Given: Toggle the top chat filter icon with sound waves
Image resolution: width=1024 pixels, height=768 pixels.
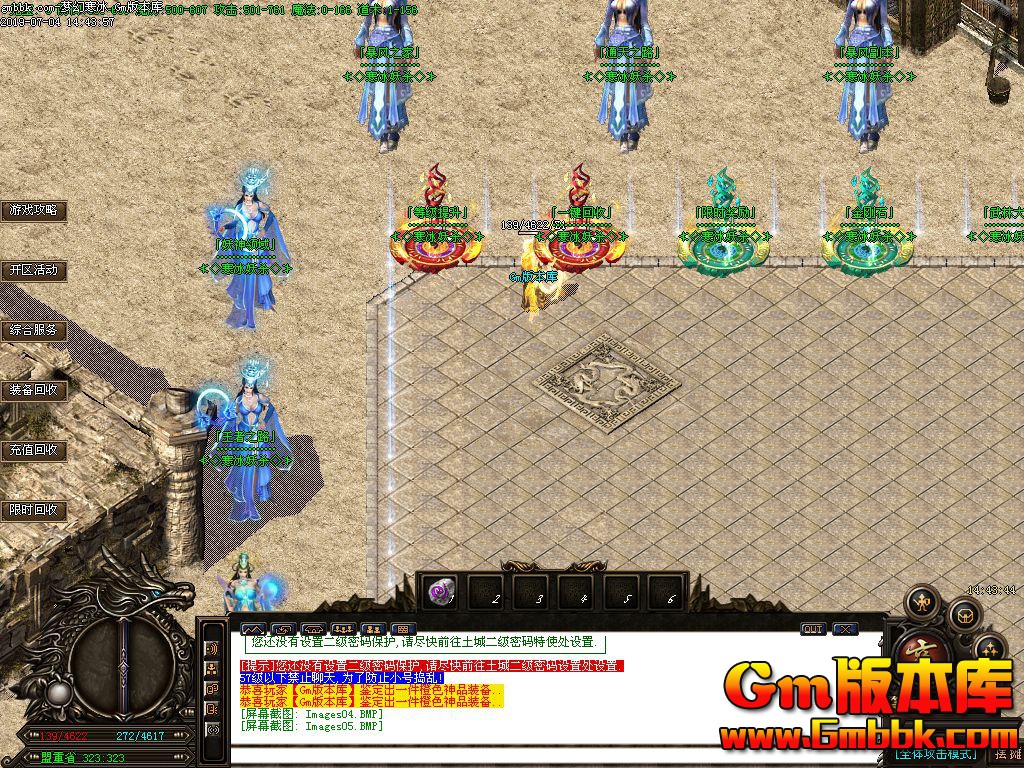Looking at the screenshot, I should click(212, 648).
